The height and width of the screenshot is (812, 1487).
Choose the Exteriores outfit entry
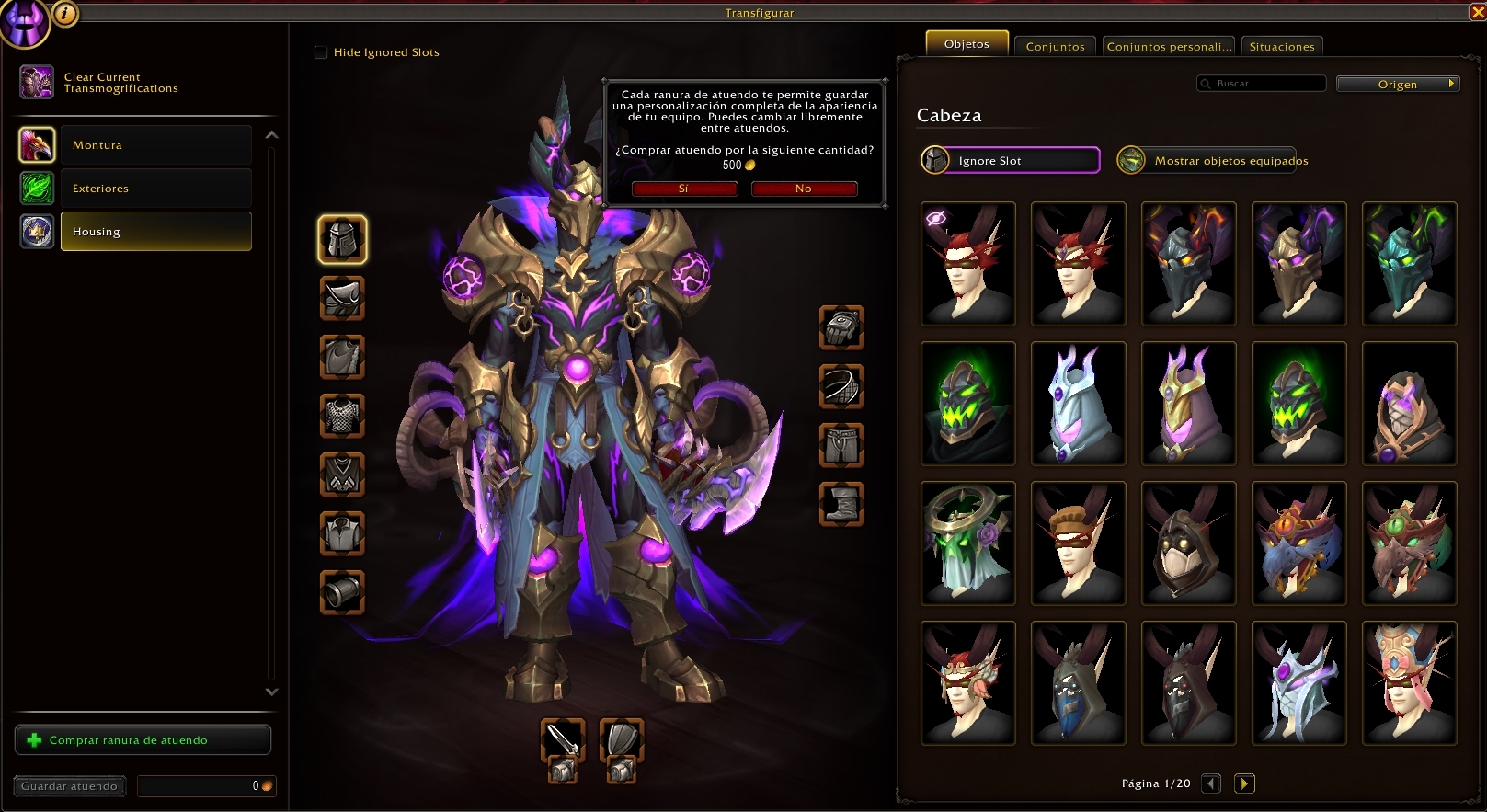pos(155,189)
